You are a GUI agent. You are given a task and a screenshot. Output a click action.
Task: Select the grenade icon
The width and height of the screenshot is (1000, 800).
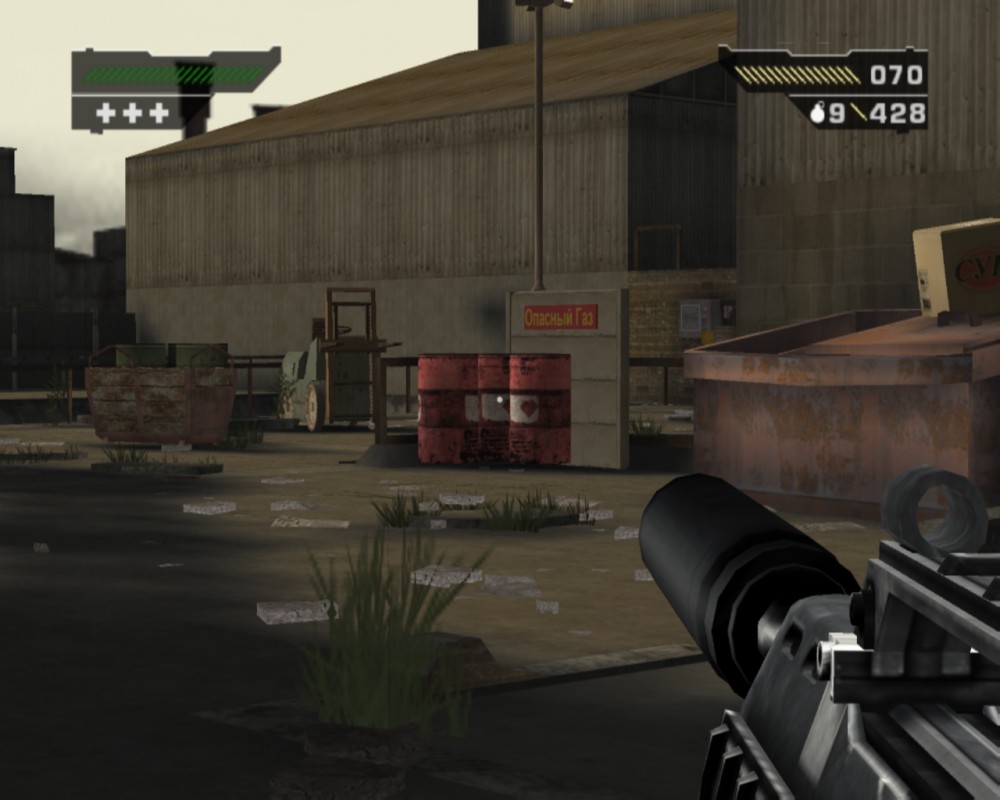pyautogui.click(x=816, y=114)
